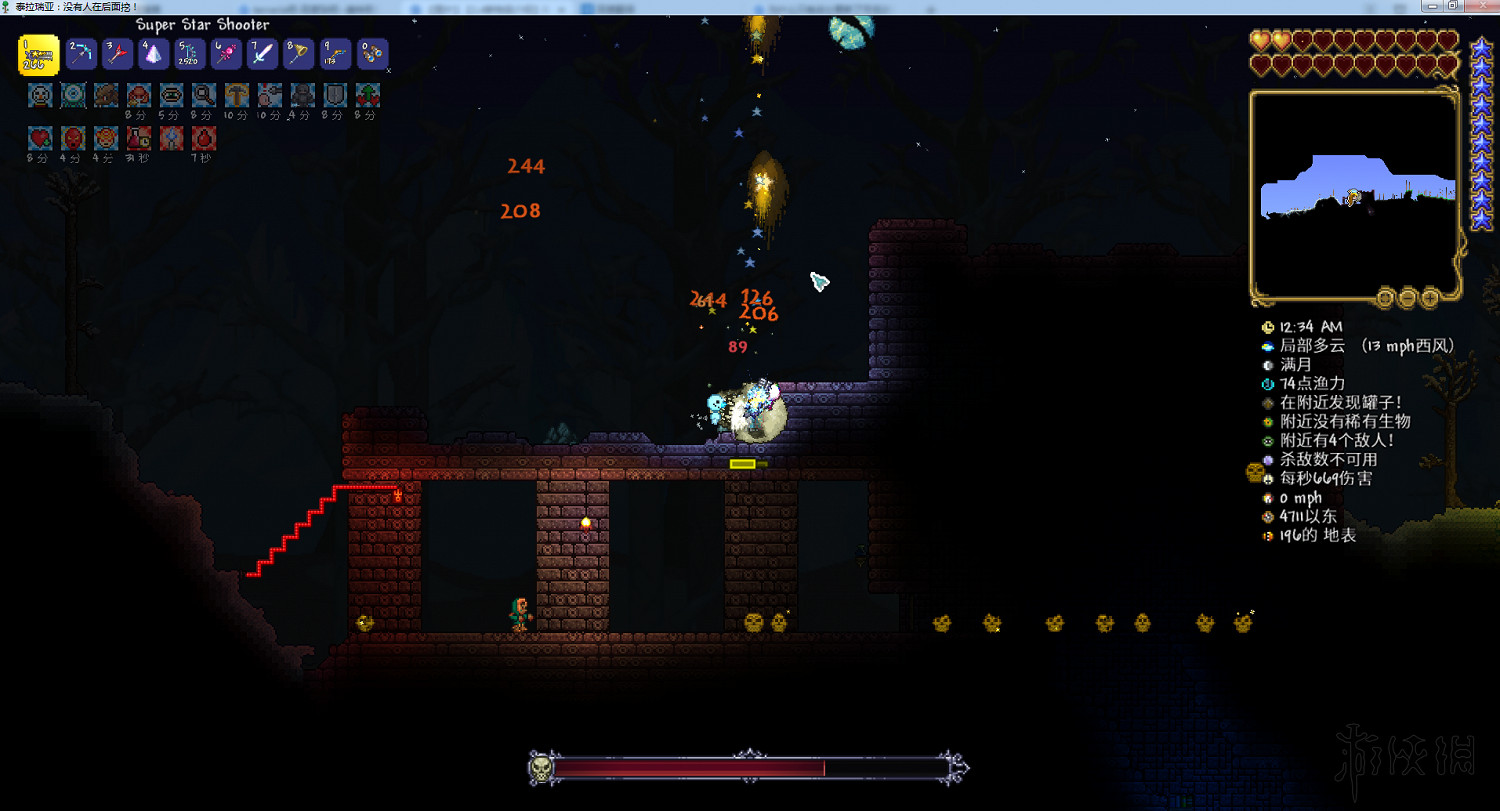Click the depth meter icon showing 196
This screenshot has height=811, width=1500.
[1266, 536]
